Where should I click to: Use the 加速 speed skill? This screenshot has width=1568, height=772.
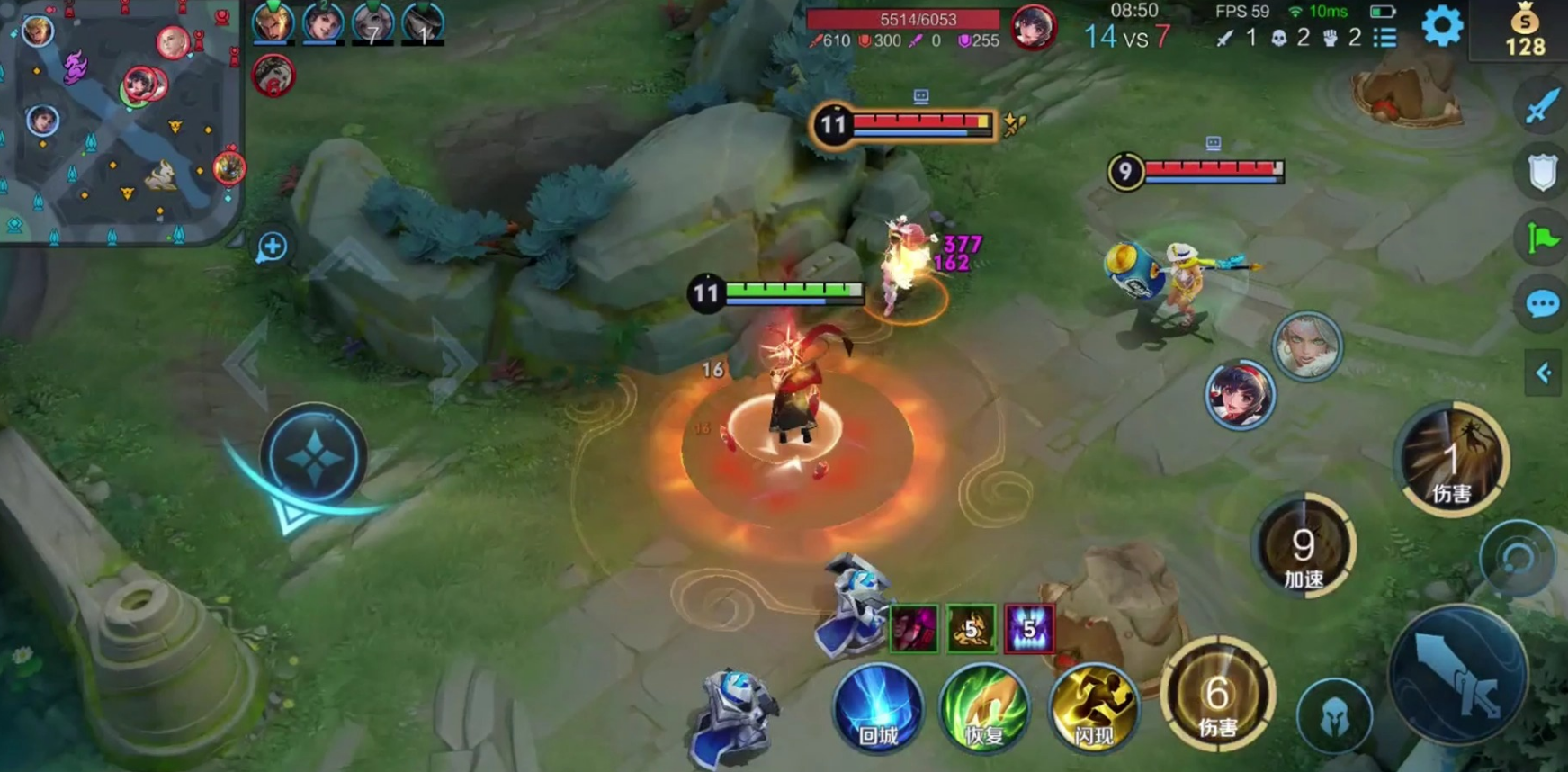tap(1304, 547)
